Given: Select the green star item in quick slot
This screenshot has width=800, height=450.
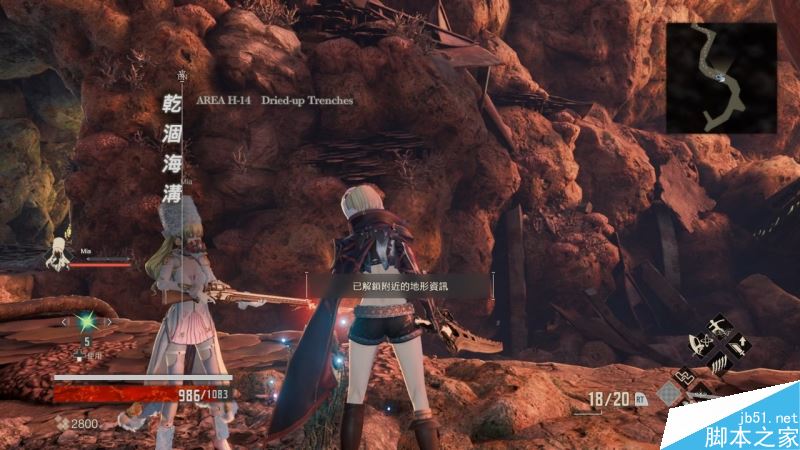Looking at the screenshot, I should coord(87,322).
